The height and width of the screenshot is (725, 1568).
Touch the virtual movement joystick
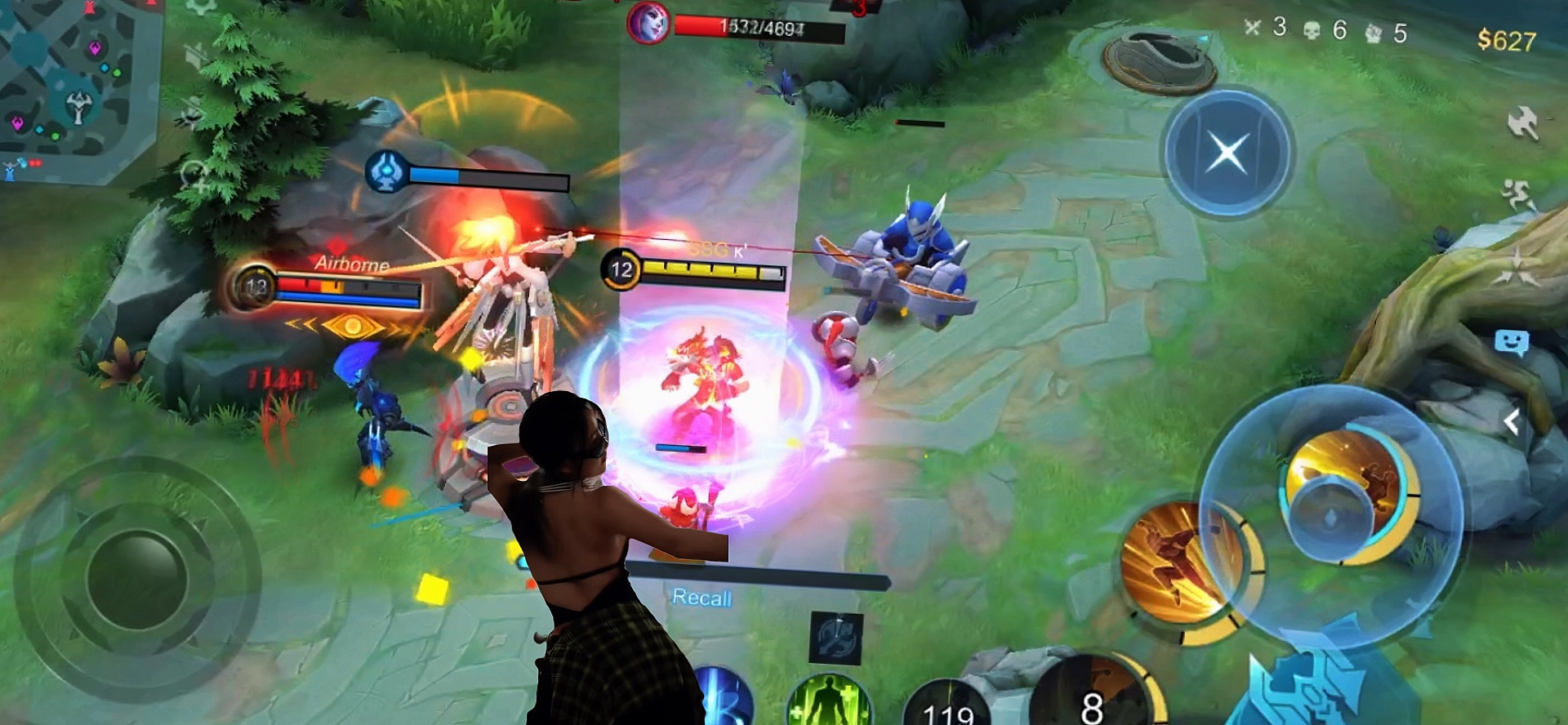click(x=136, y=578)
